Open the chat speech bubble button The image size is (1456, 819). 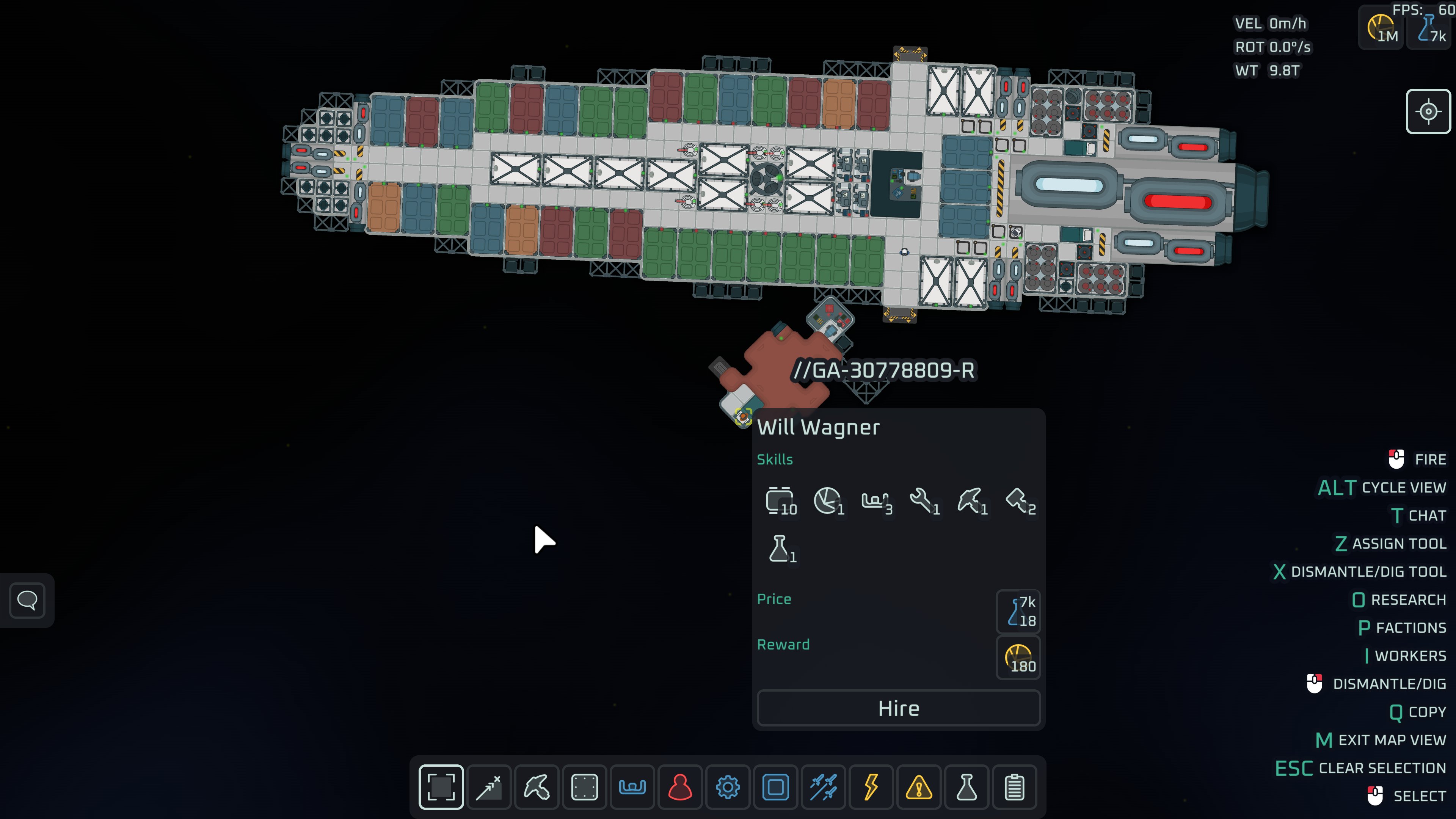click(x=27, y=600)
